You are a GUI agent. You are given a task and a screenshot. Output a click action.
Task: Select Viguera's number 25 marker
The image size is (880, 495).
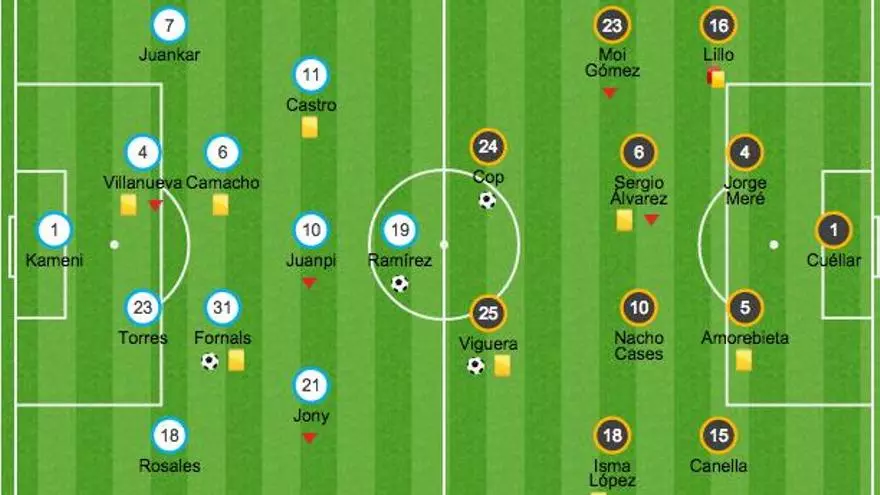tap(488, 314)
